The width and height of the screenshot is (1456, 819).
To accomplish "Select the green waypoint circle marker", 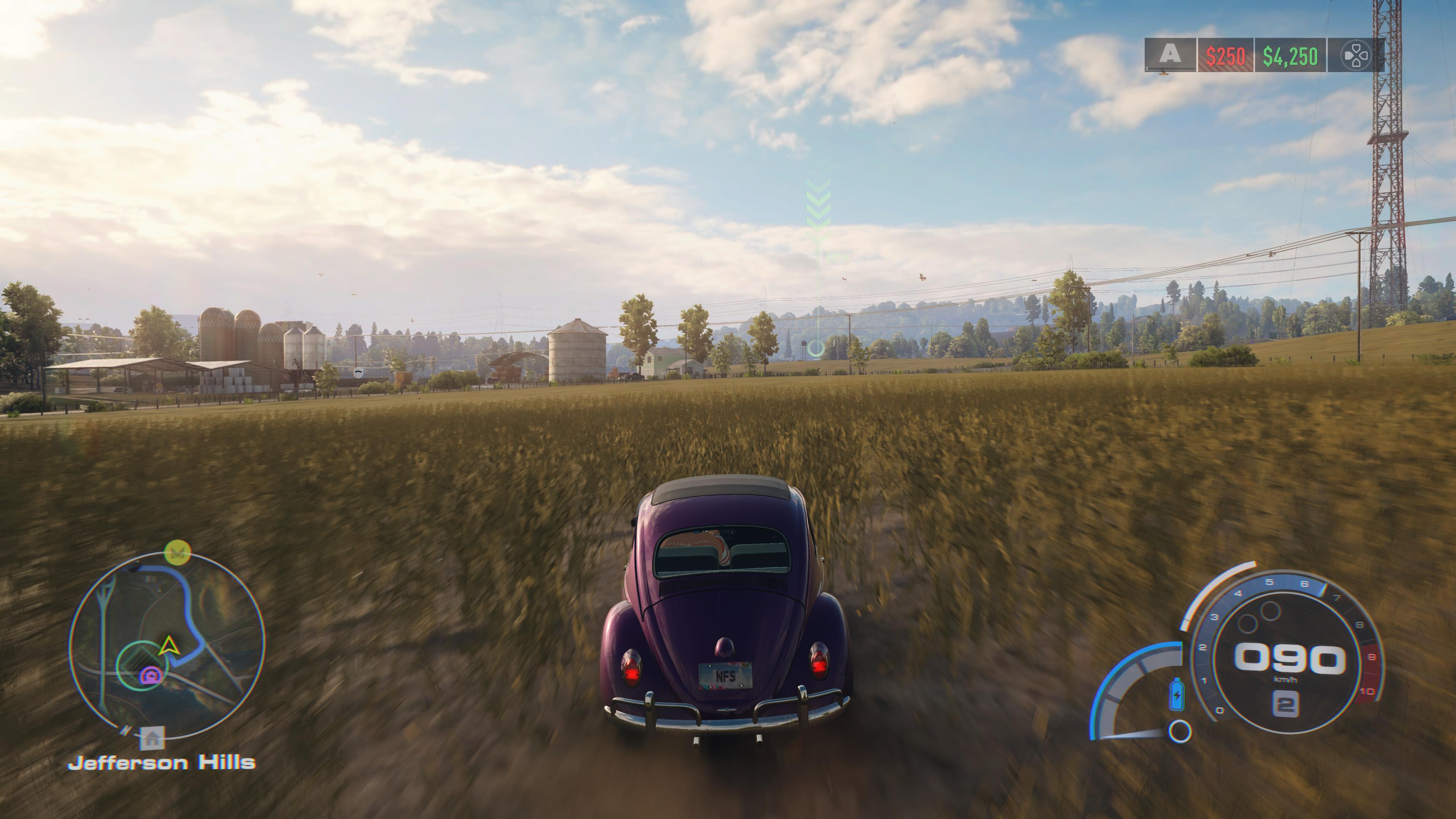I will tap(816, 348).
